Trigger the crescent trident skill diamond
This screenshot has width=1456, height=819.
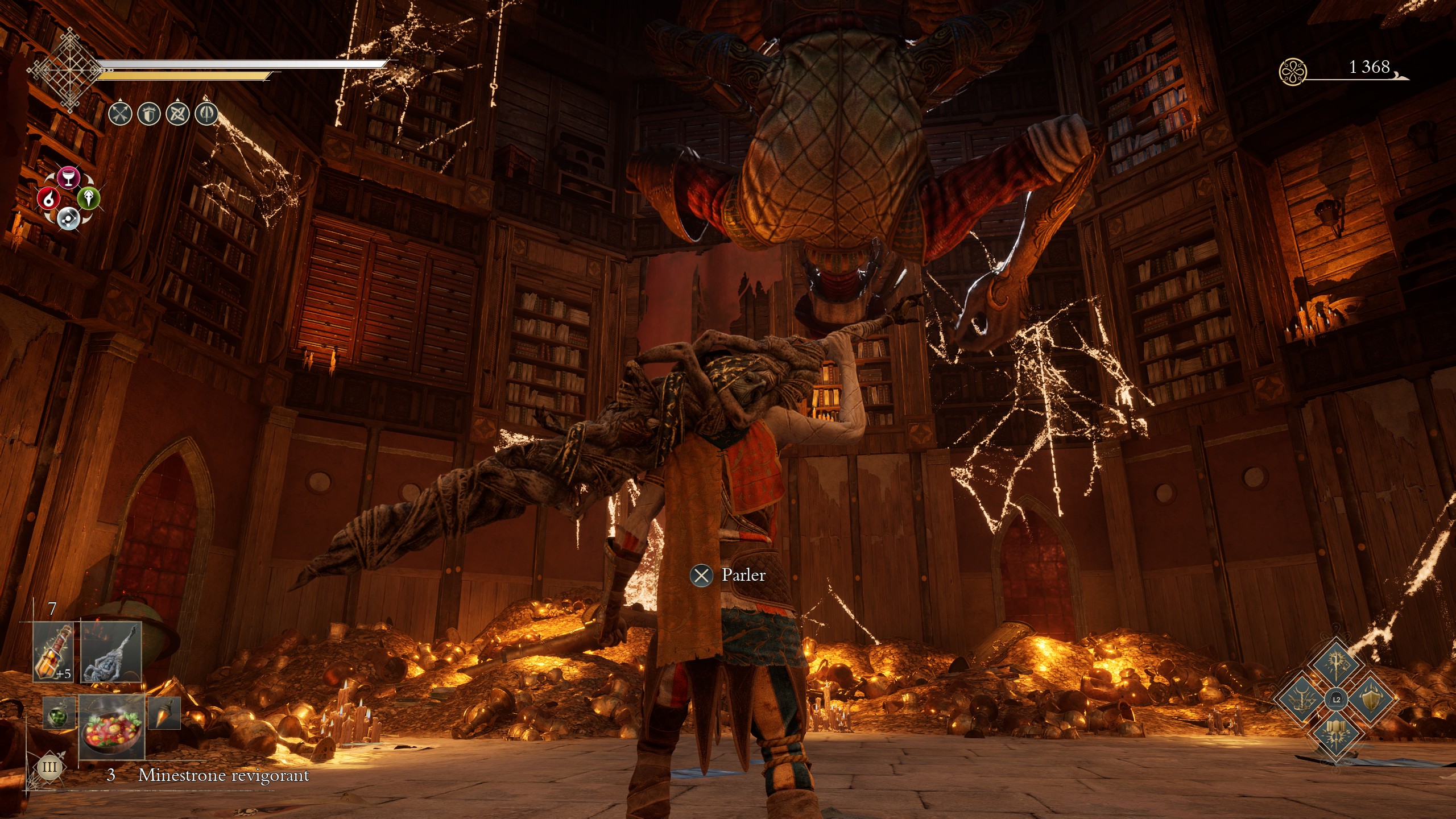(x=1301, y=698)
